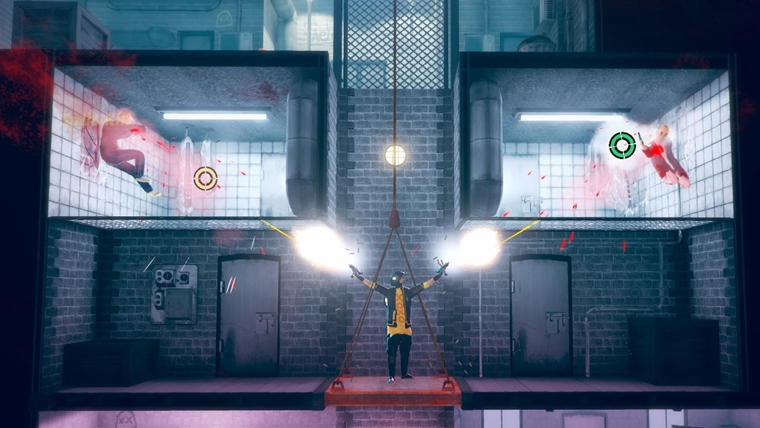
Task: Click the yellow split-aim target reticle
Action: coord(205,178)
